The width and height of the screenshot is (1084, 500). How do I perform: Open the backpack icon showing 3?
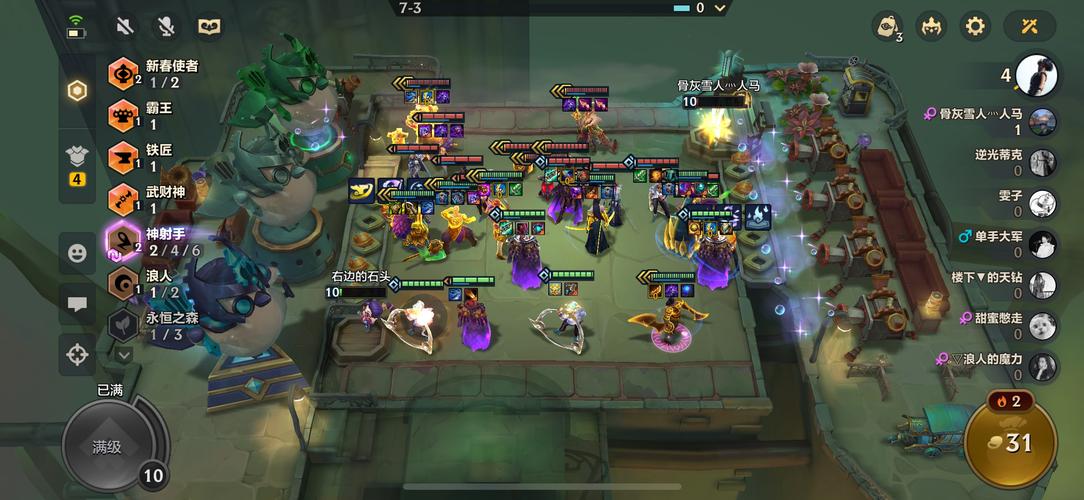click(887, 26)
